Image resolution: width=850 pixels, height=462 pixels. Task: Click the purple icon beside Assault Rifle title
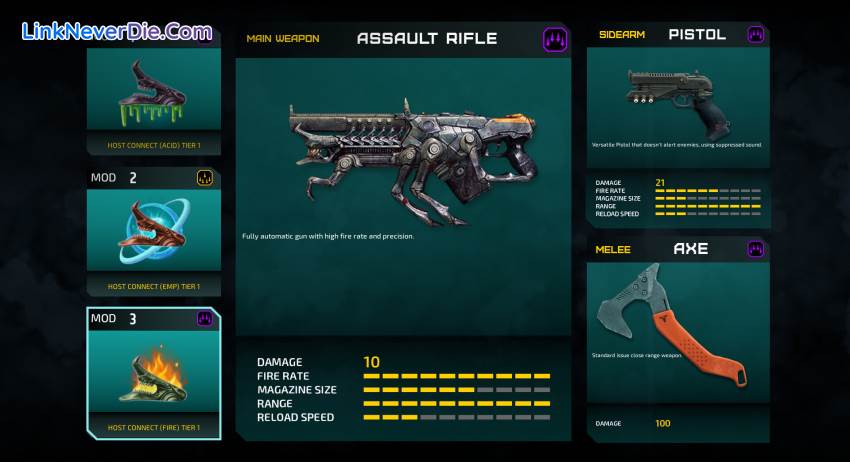click(x=555, y=40)
